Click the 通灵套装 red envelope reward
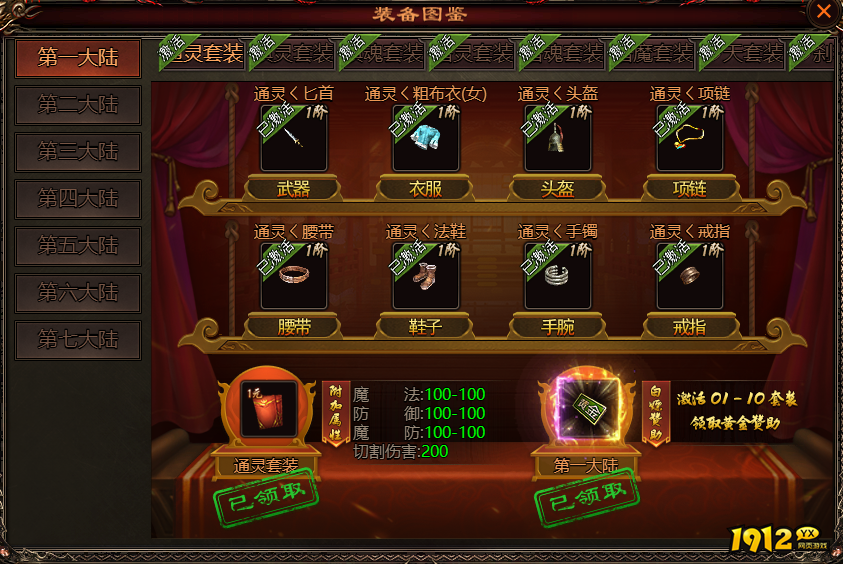The width and height of the screenshot is (843, 564). 268,410
